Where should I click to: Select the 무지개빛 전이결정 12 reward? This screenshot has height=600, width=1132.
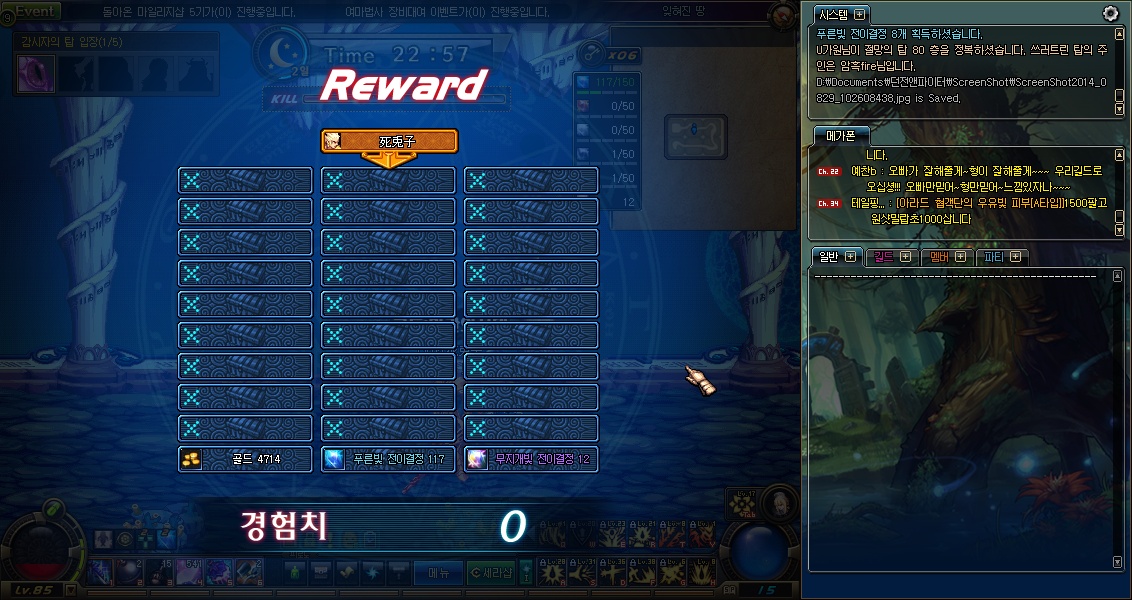[531, 459]
